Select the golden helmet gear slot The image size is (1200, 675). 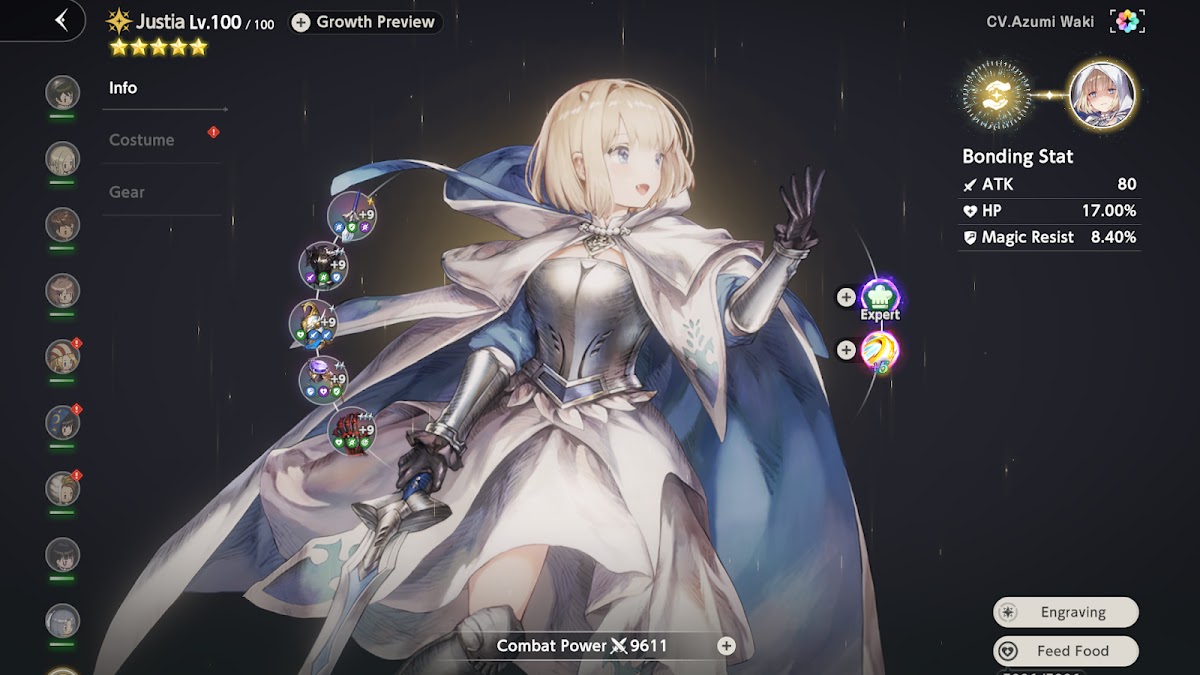click(x=313, y=323)
